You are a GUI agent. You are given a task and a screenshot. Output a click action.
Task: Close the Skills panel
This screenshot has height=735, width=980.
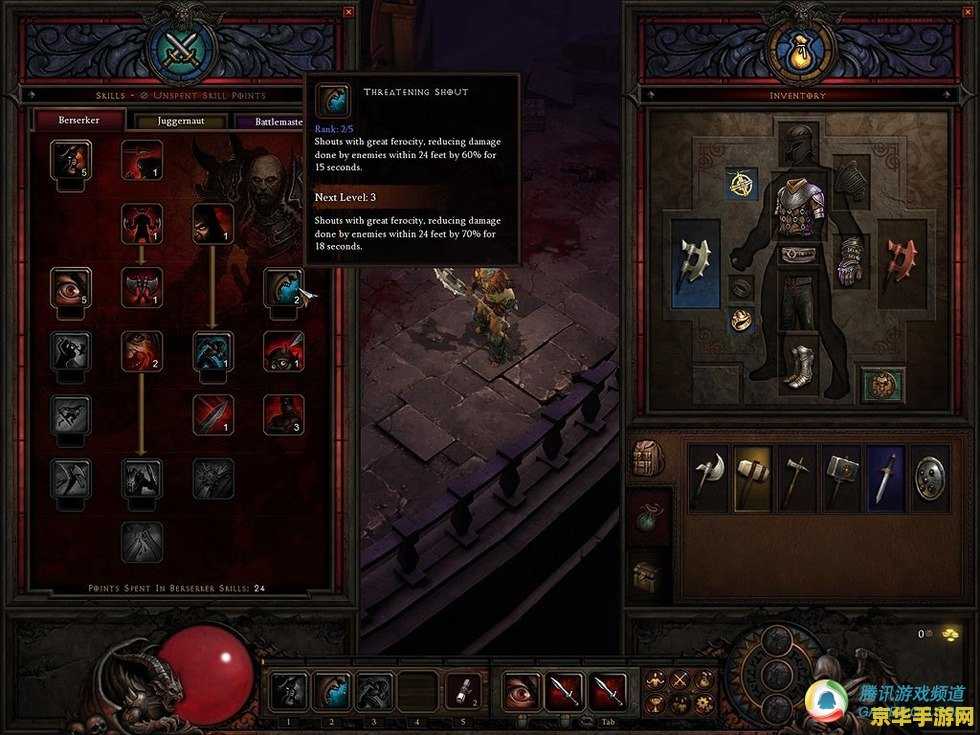[348, 12]
